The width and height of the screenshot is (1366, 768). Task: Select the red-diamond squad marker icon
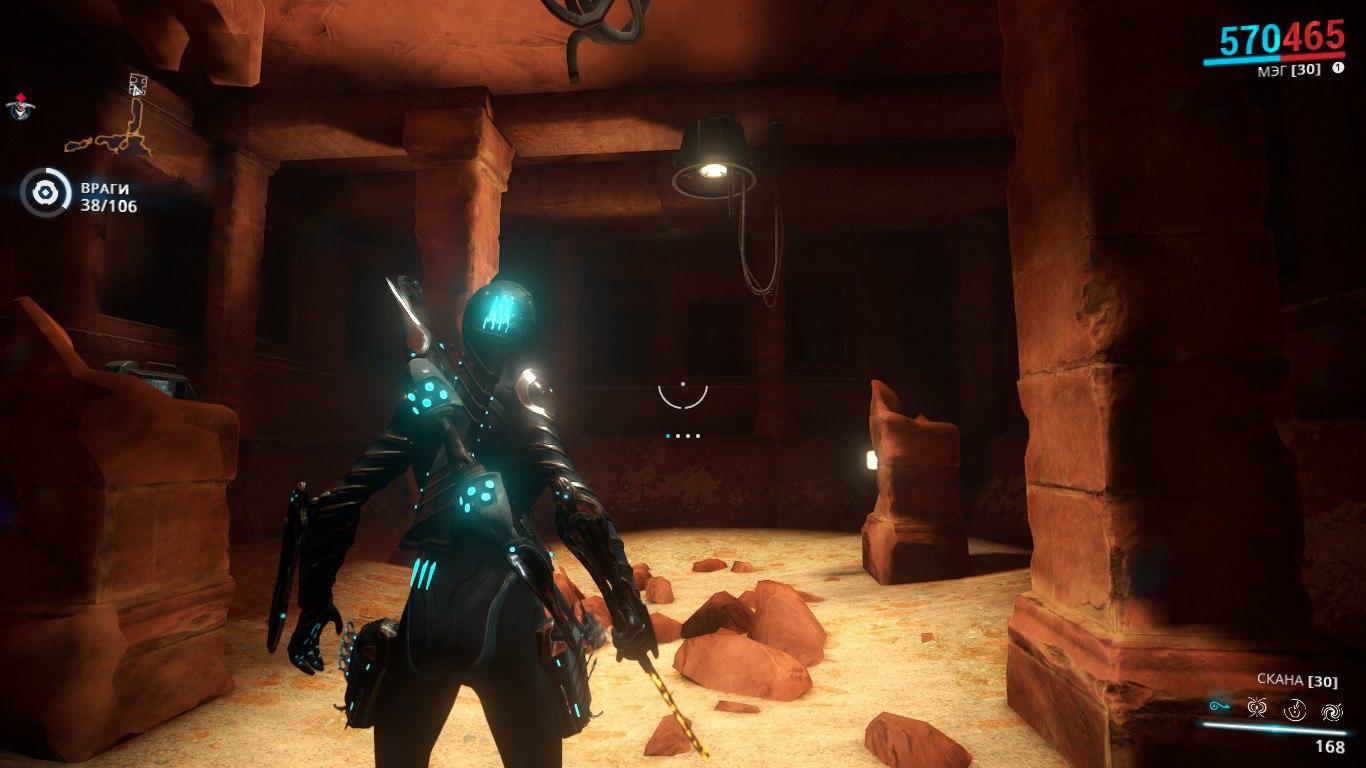click(x=18, y=105)
